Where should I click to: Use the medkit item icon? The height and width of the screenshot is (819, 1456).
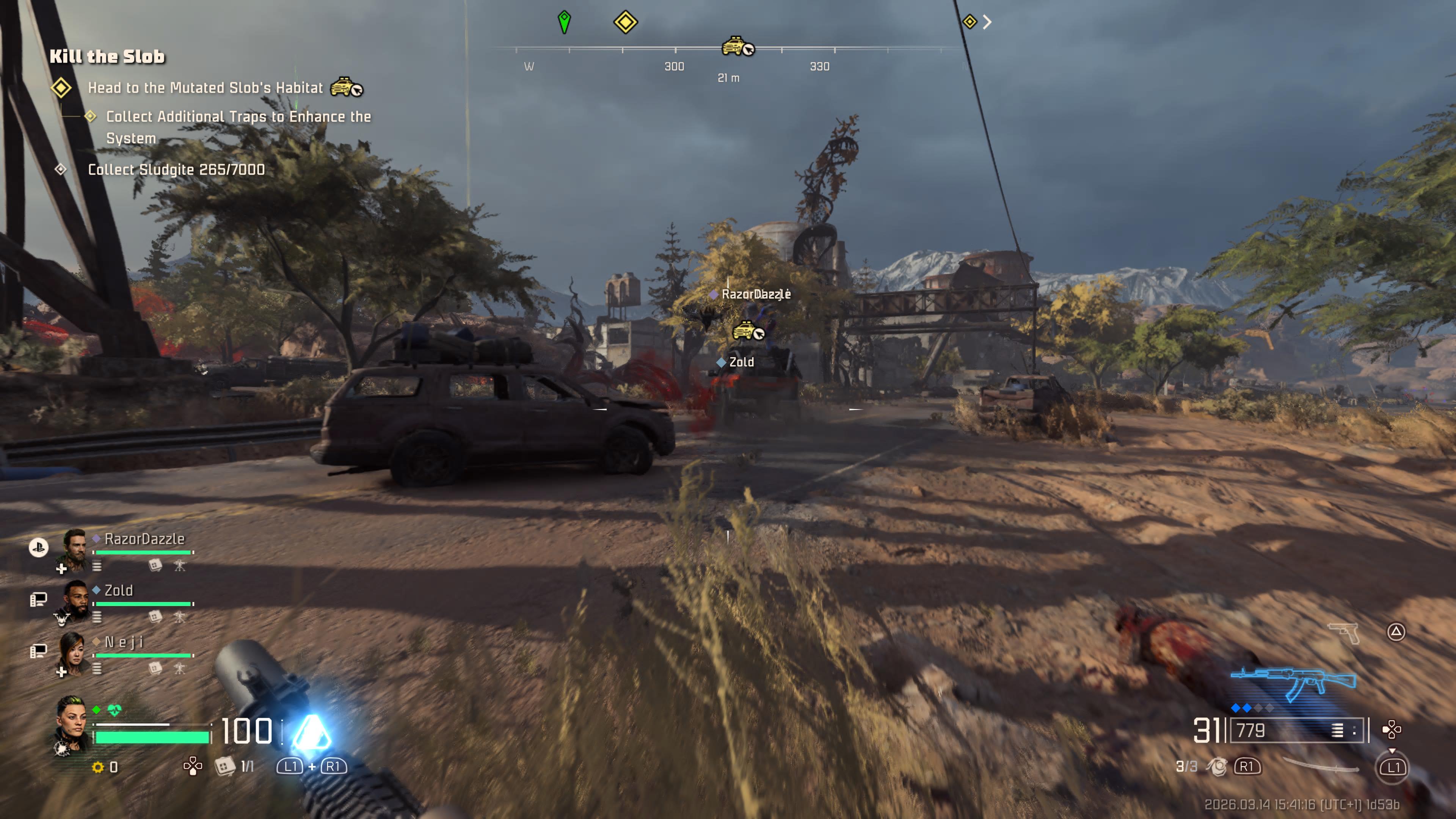224,766
